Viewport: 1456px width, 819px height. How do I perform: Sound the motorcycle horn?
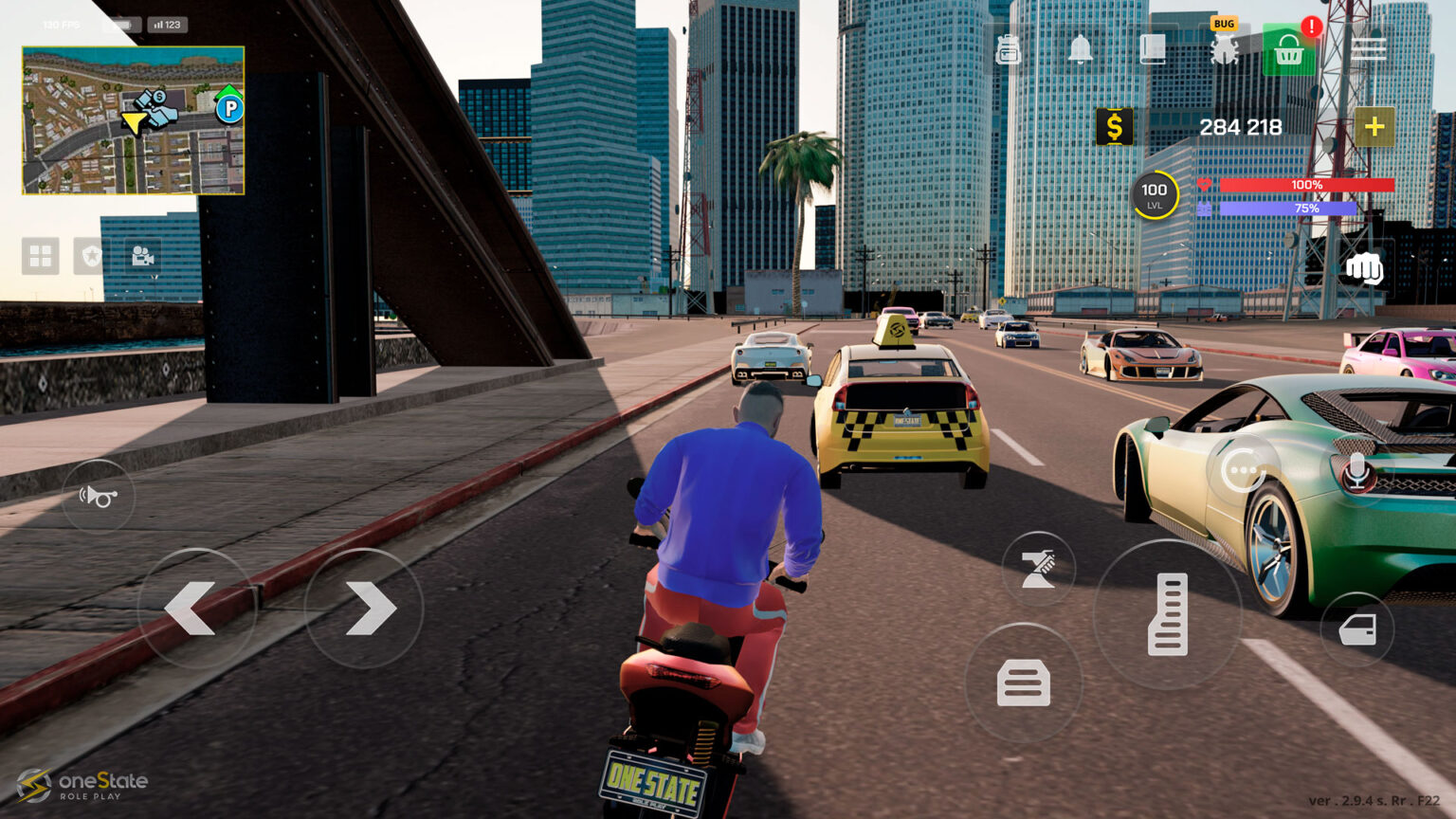tap(99, 496)
